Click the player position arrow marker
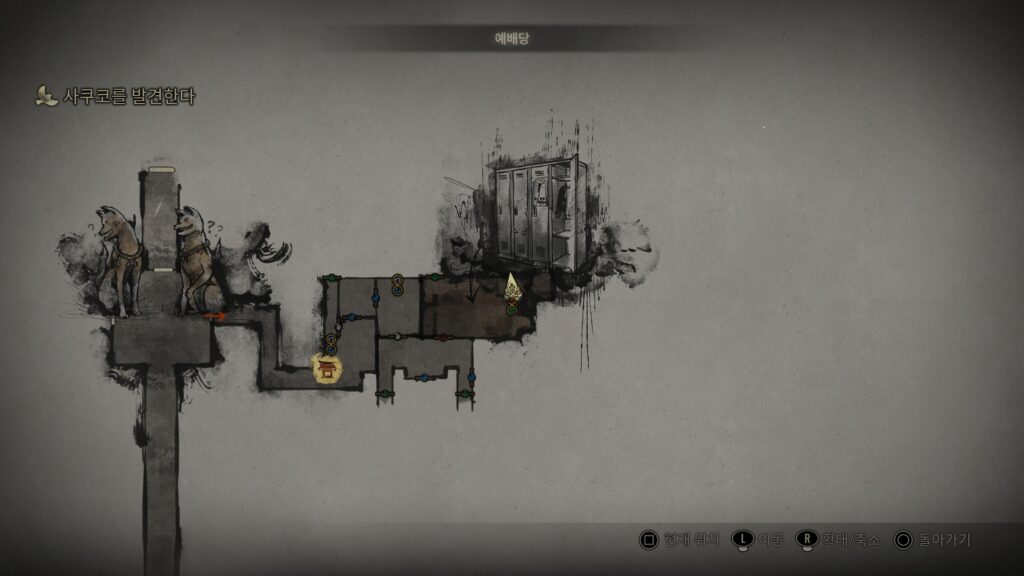This screenshot has height=576, width=1024. [x=512, y=288]
